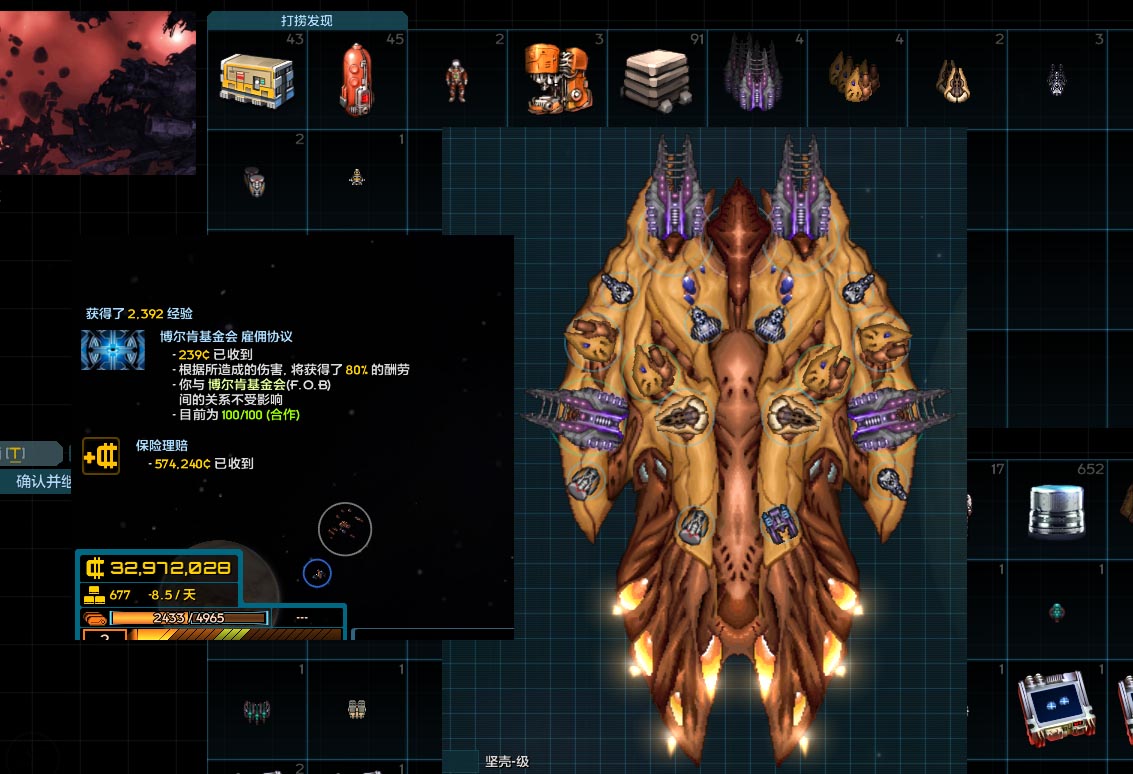Select the orange organic pod weapon stack of 4

[x=854, y=78]
